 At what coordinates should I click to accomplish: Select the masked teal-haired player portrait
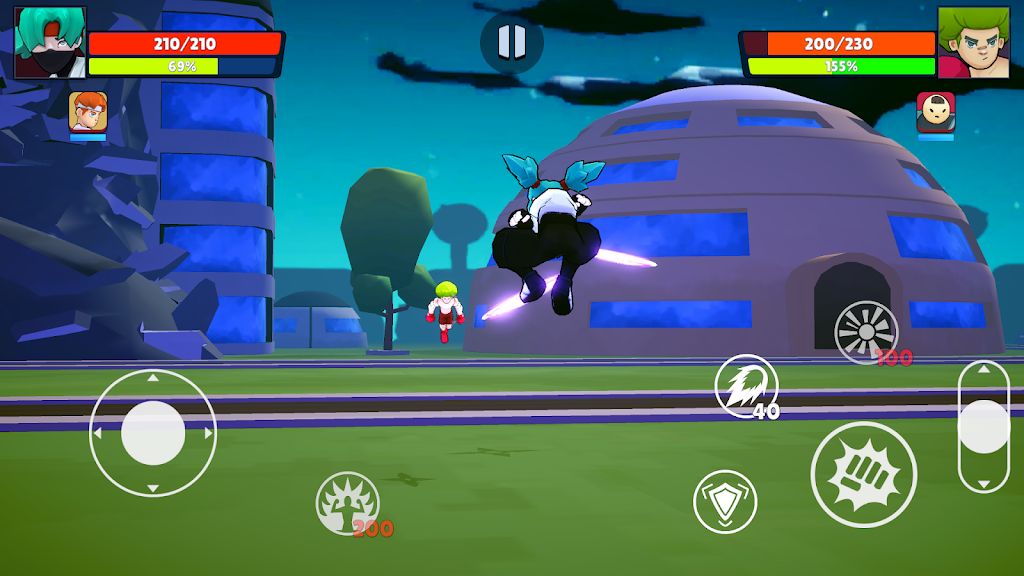click(x=50, y=42)
